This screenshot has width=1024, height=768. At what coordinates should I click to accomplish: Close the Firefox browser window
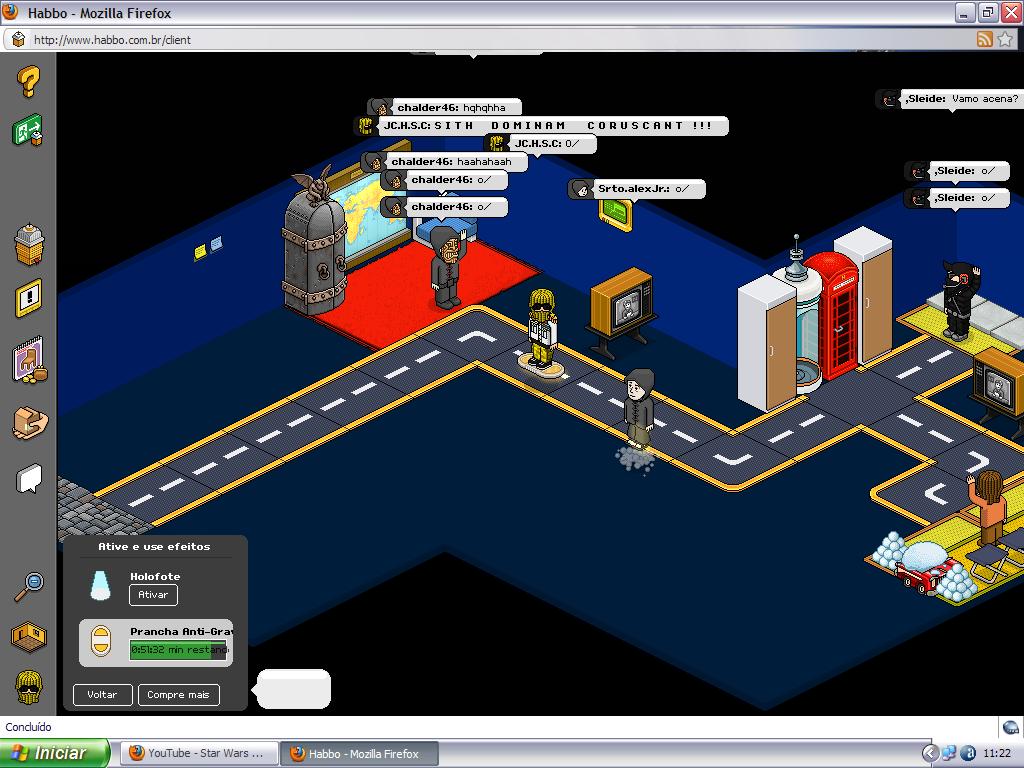pyautogui.click(x=1009, y=12)
